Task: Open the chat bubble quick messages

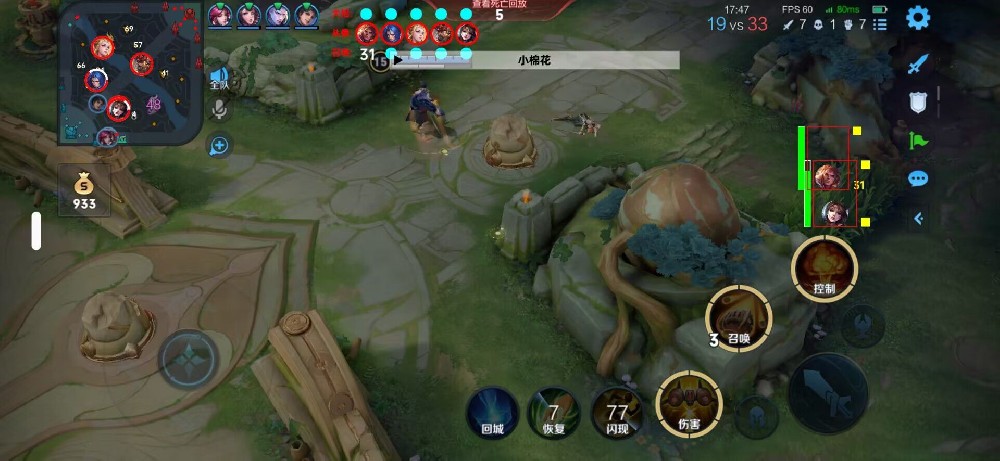Action: (x=918, y=179)
